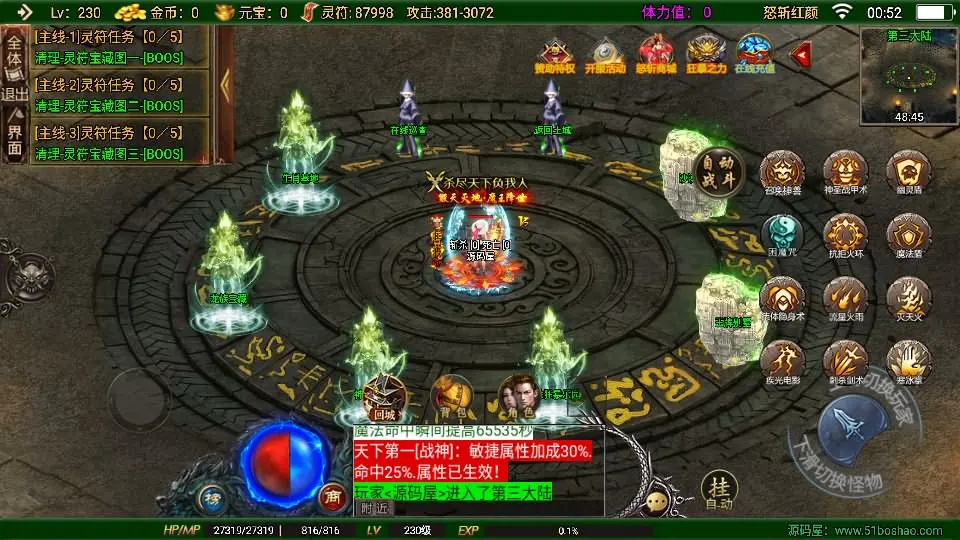Open the 在线充值 online recharge icon
This screenshot has height=540, width=960.
pos(755,55)
